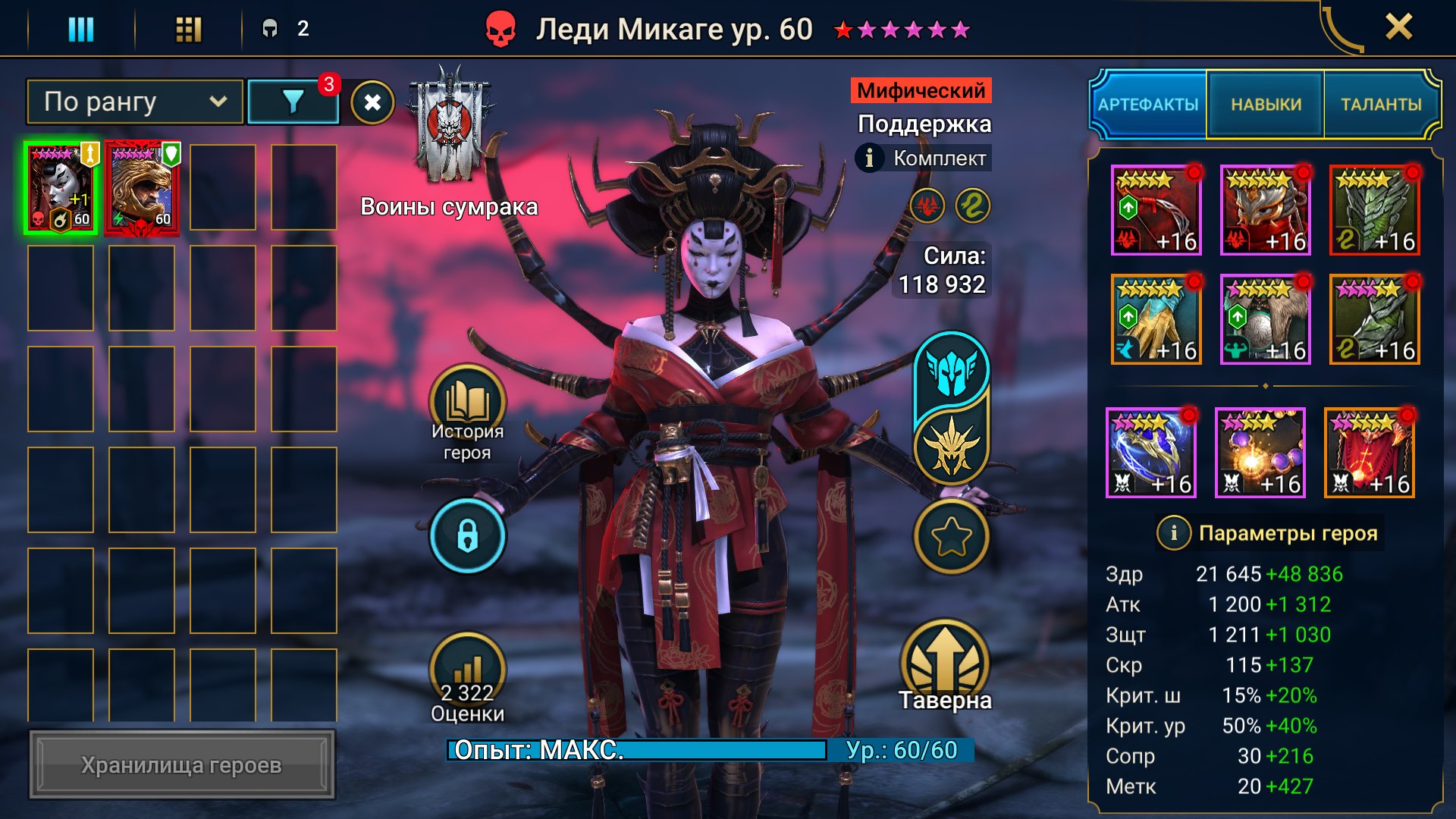Open the Таланты tab
The width and height of the screenshot is (1456, 819).
[1381, 105]
